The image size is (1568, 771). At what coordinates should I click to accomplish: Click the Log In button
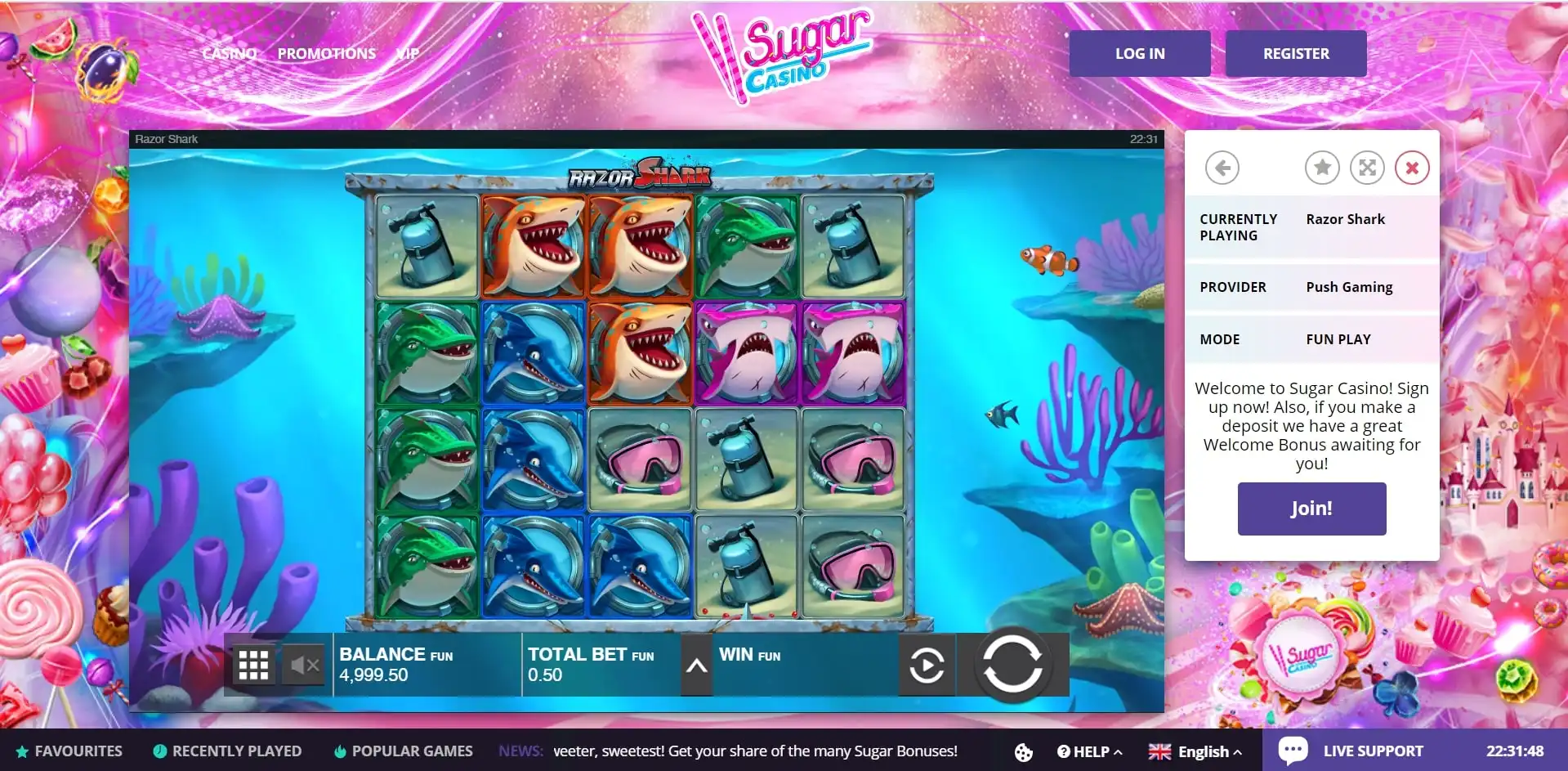click(1139, 54)
